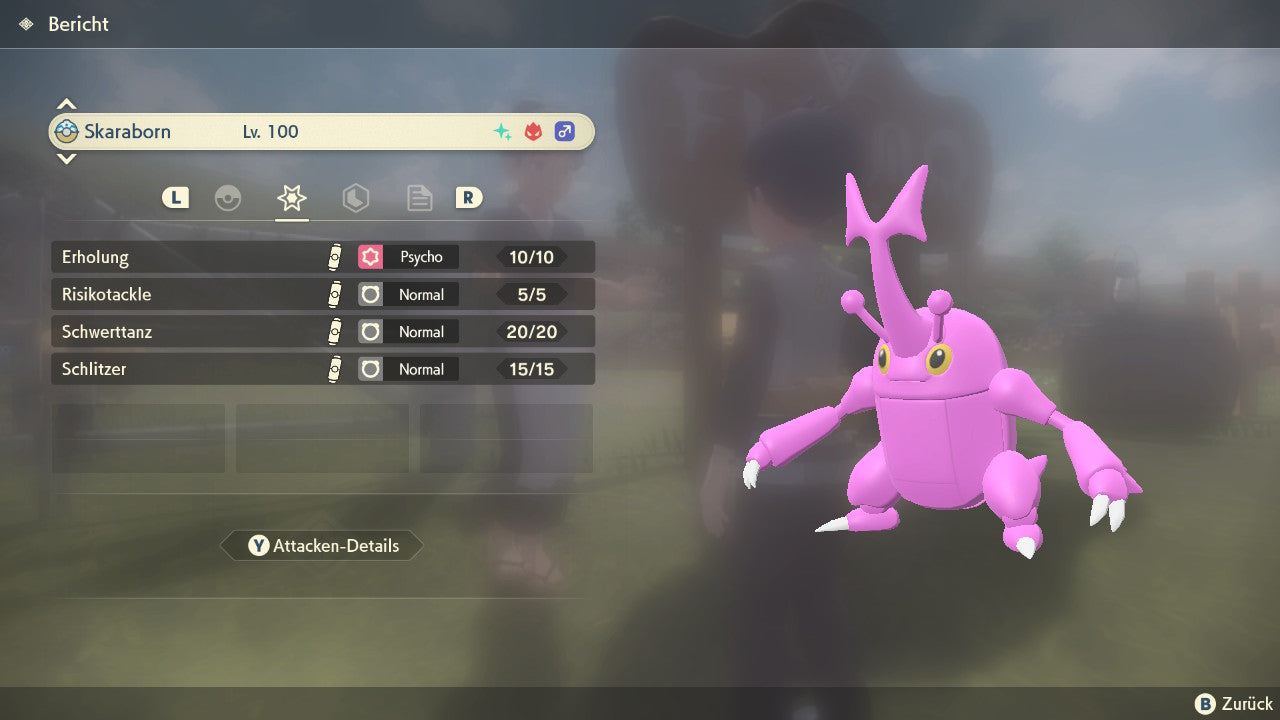Choose the Risikotackle move row
Viewport: 1280px width, 720px height.
(x=322, y=295)
